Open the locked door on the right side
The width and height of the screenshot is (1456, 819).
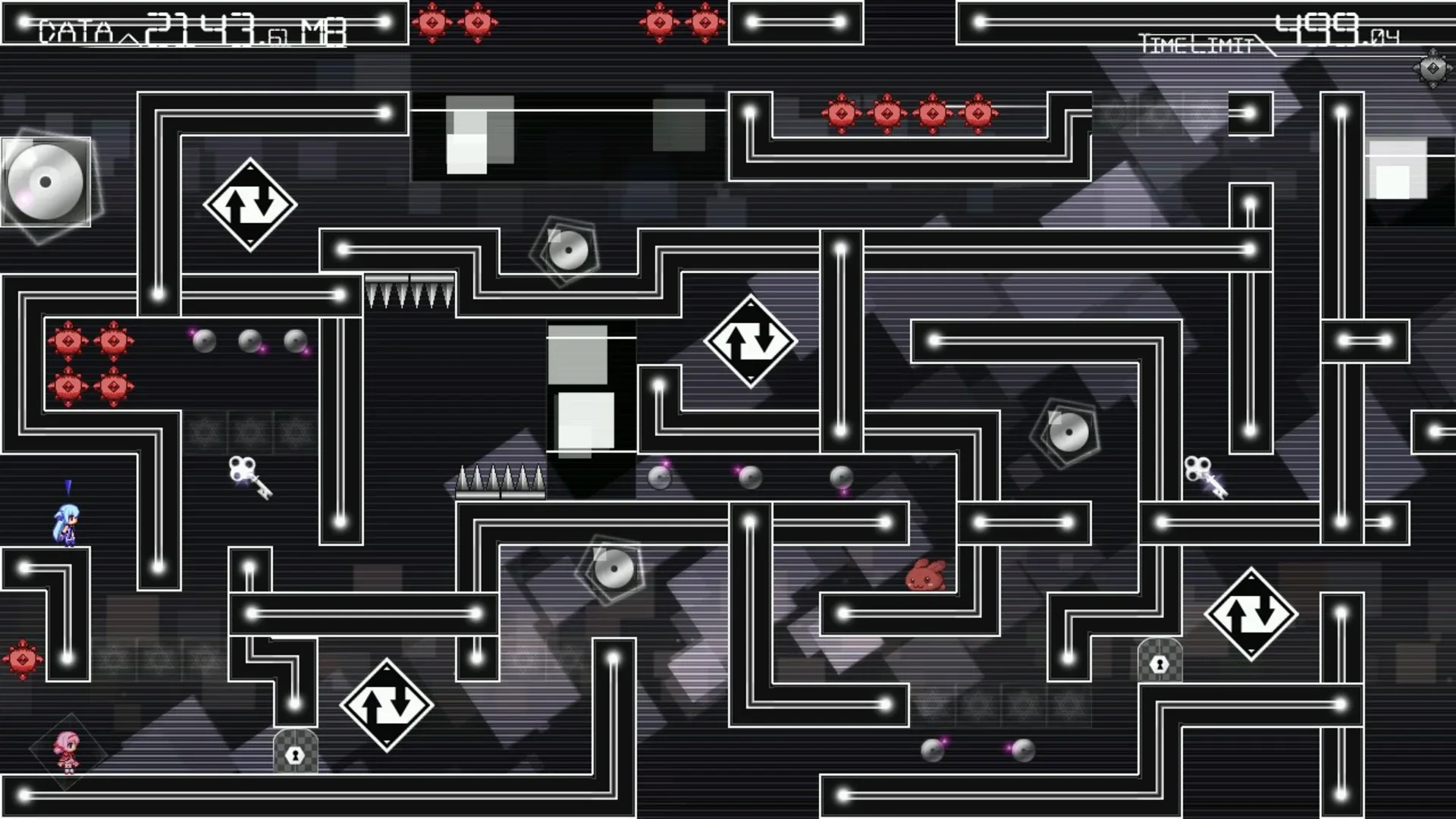[1159, 662]
